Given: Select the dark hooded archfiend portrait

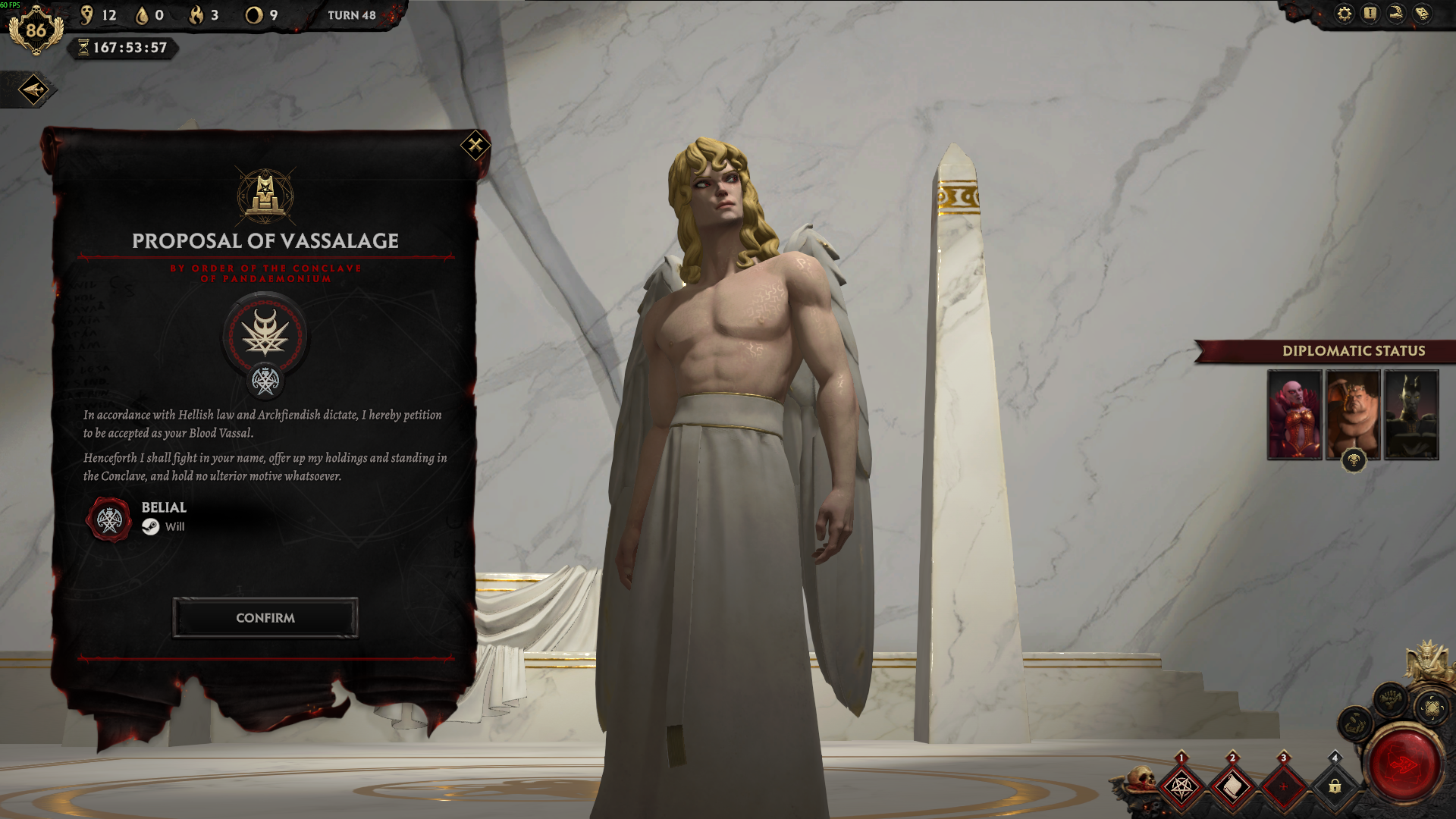Looking at the screenshot, I should pyautogui.click(x=1411, y=415).
